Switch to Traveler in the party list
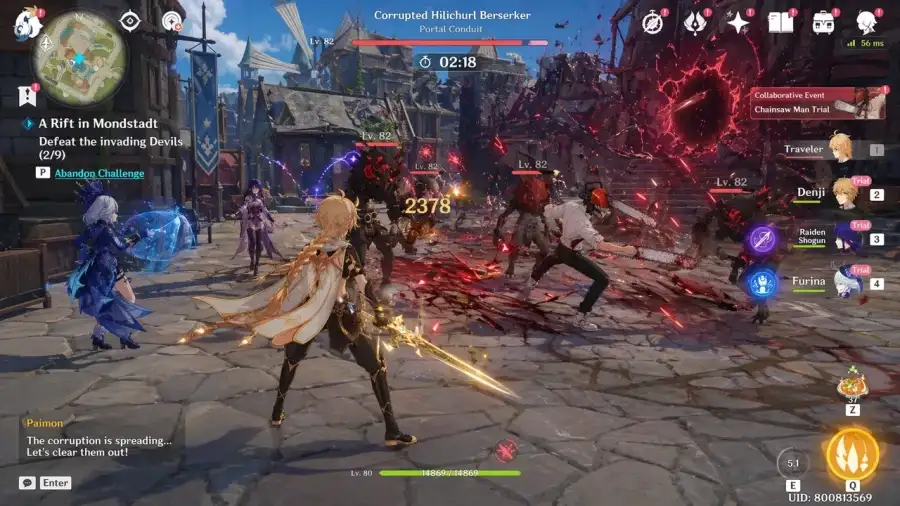Image resolution: width=900 pixels, height=506 pixels. (838, 150)
